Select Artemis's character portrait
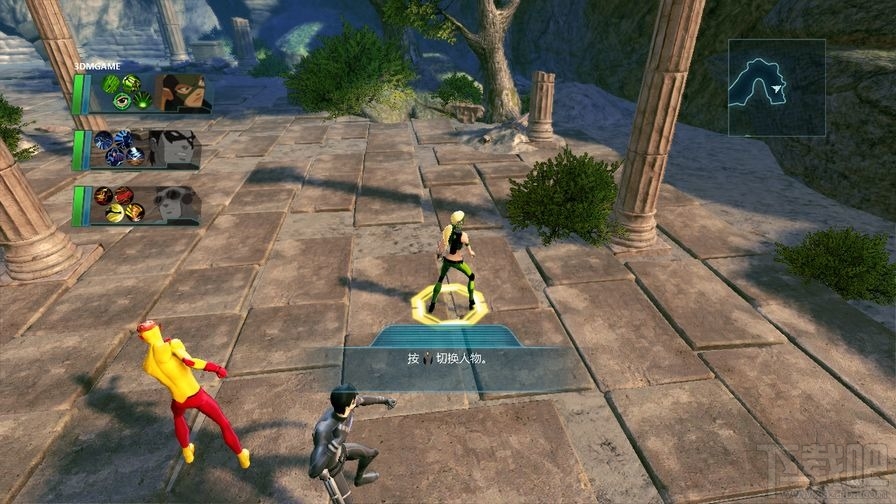 [x=181, y=92]
